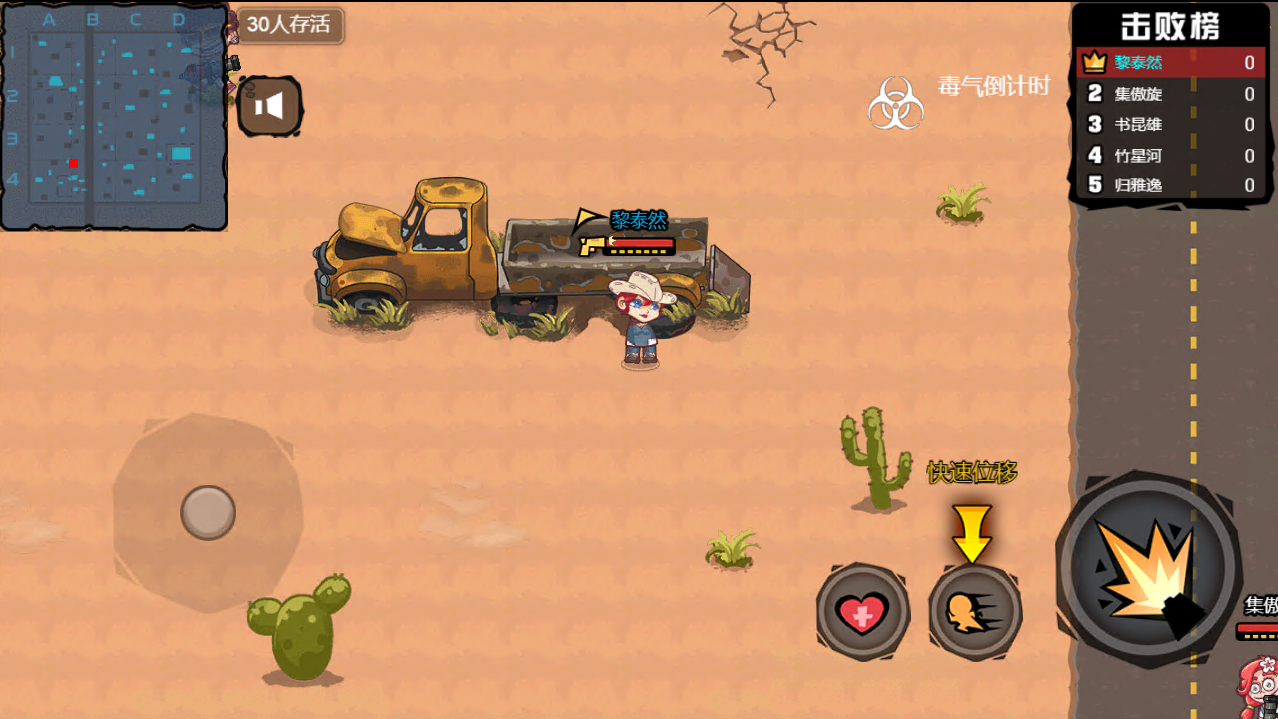Open the grid minimap
Viewport: 1278px width, 719px height.
(113, 116)
